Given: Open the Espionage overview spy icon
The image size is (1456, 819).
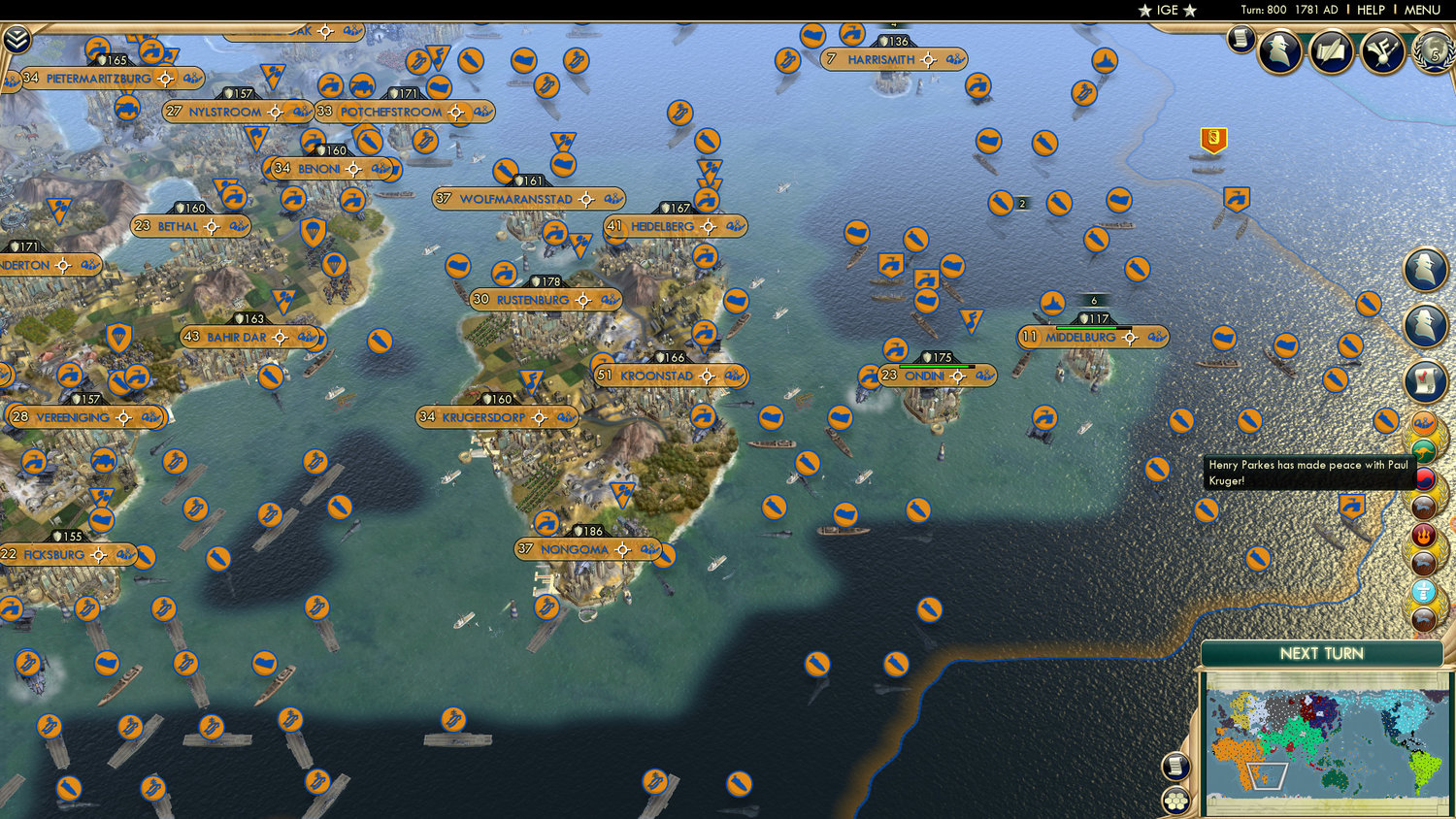Looking at the screenshot, I should [1279, 49].
